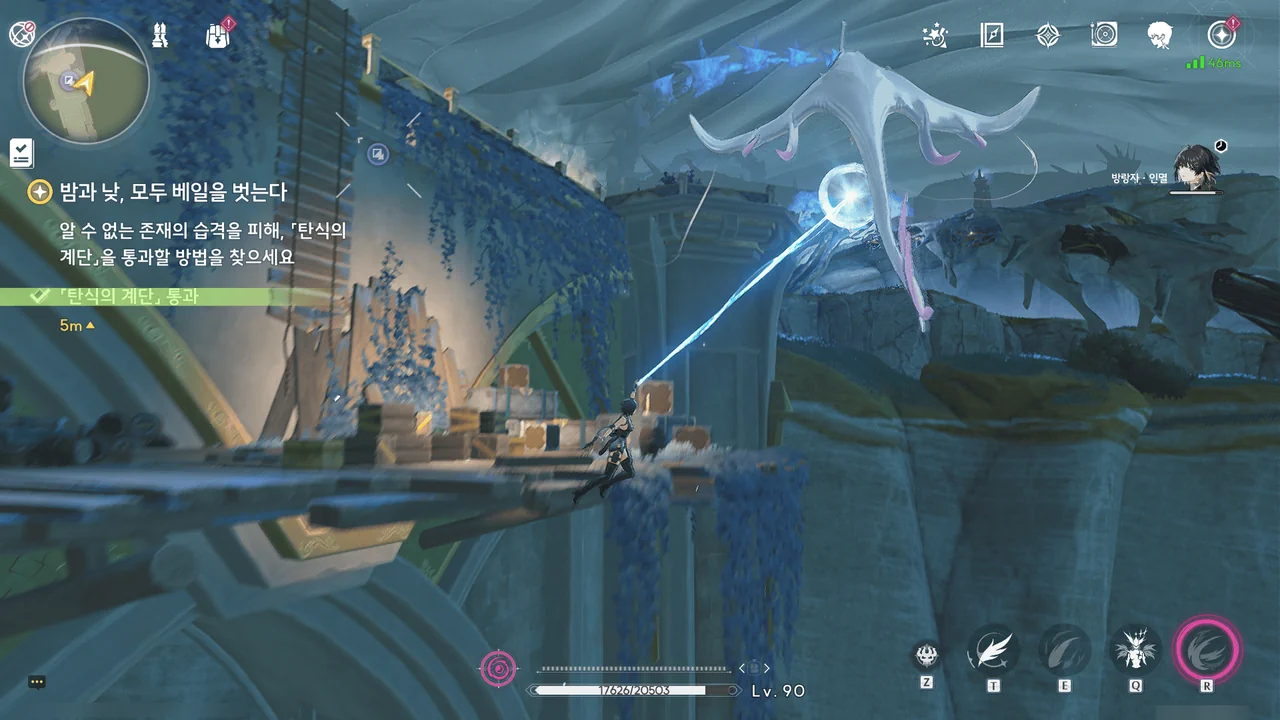Activate the feather wing skill above T
1280x720 pixels.
click(x=993, y=651)
